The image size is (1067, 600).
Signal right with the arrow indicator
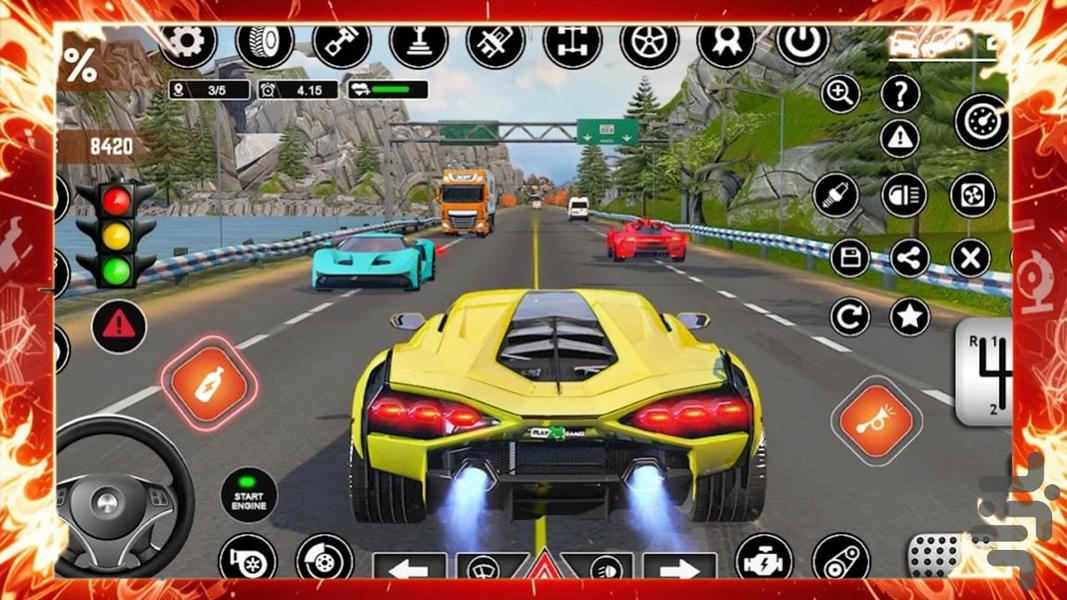tap(678, 571)
